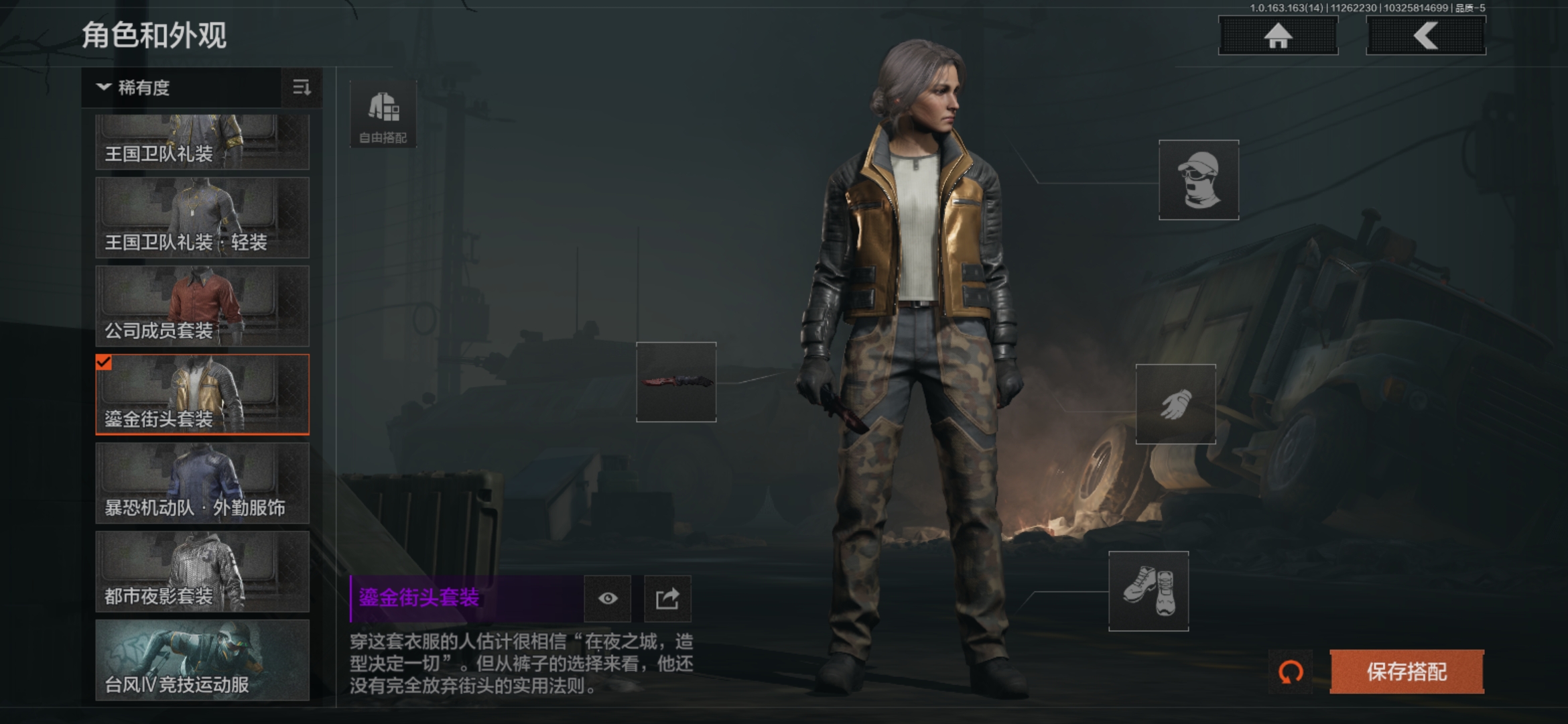Reset the outfit with the circular arrow
The image size is (1568, 724).
pos(1291,672)
